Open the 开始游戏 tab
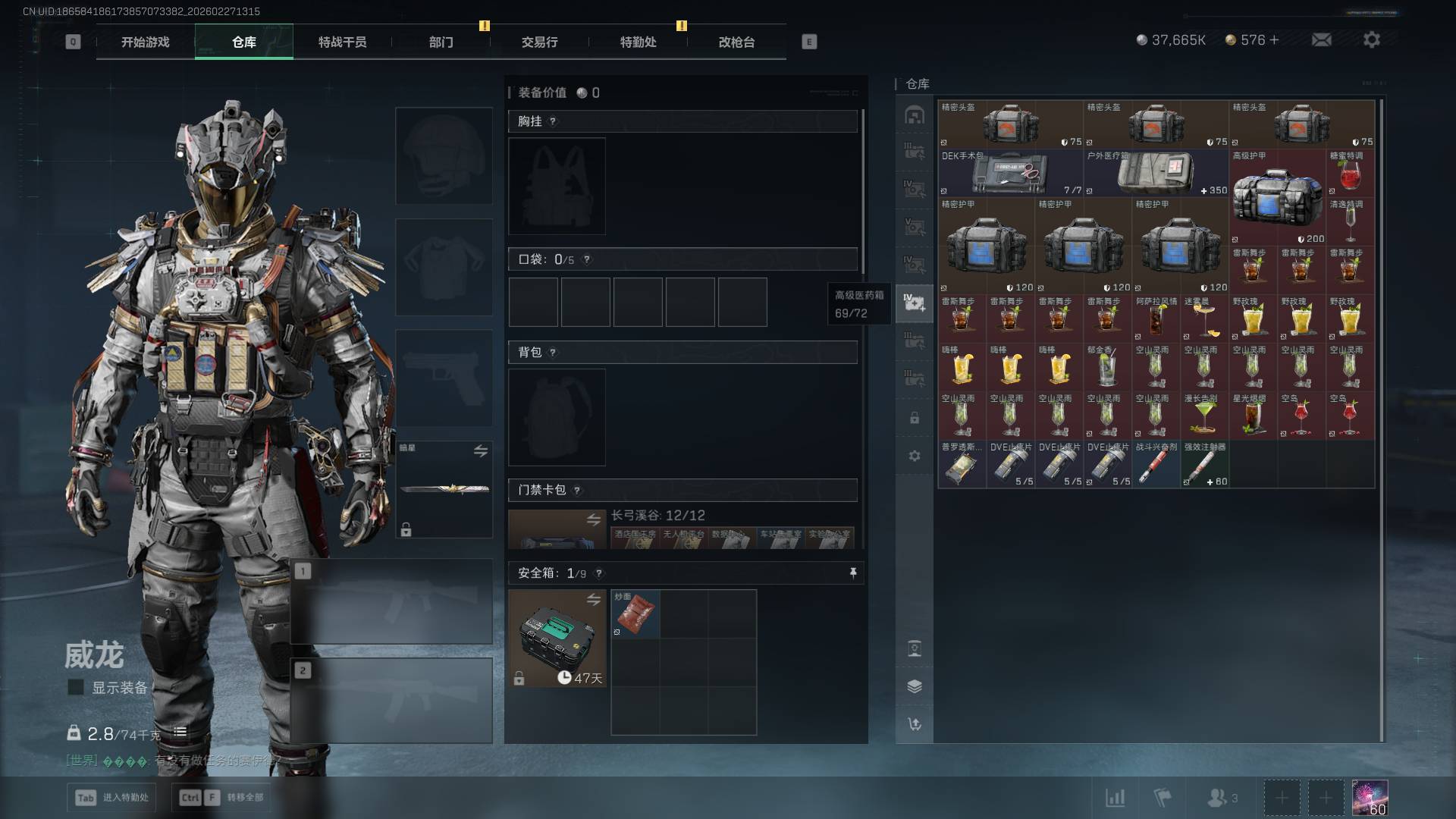 coord(146,42)
